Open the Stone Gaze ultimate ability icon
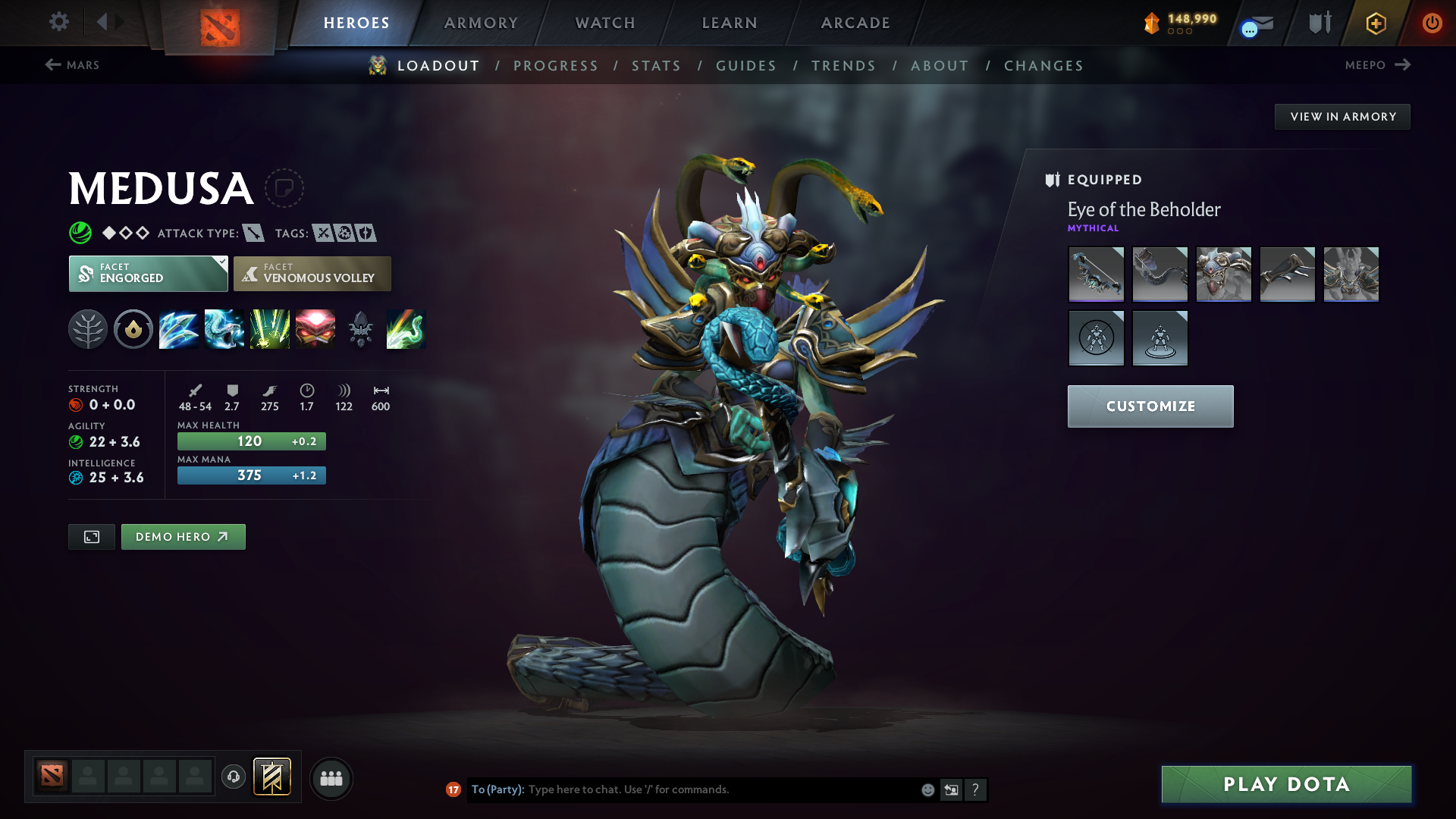This screenshot has height=819, width=1456. [x=315, y=329]
